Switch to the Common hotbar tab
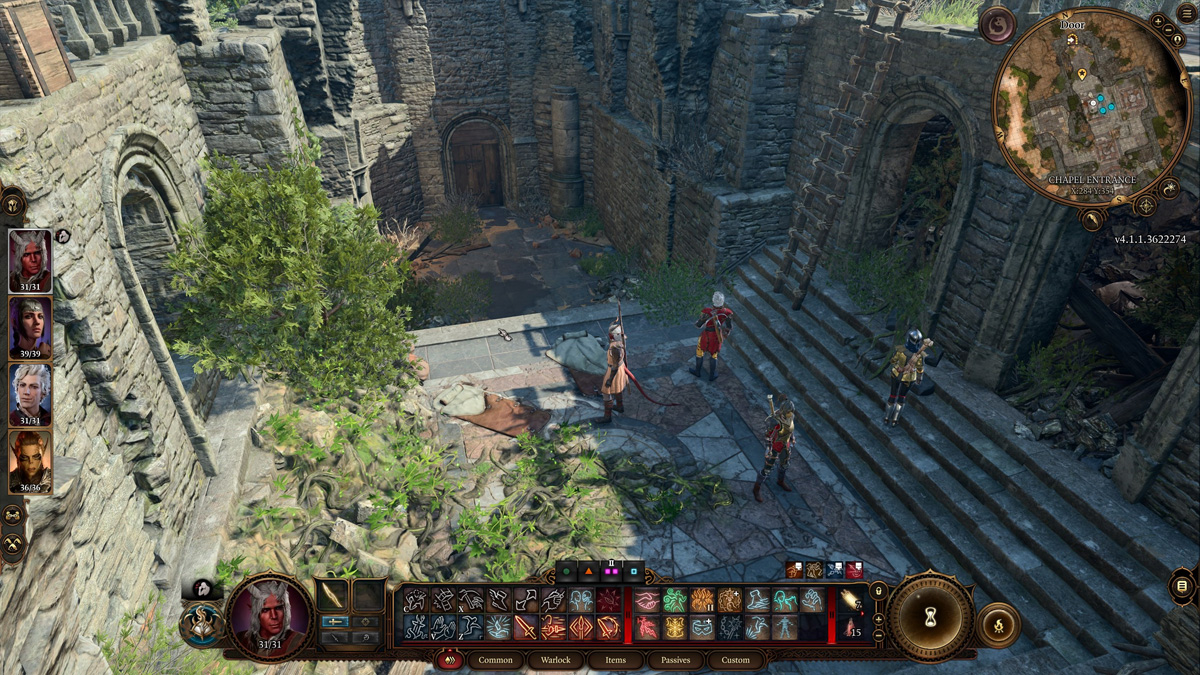The width and height of the screenshot is (1200, 675). [495, 660]
